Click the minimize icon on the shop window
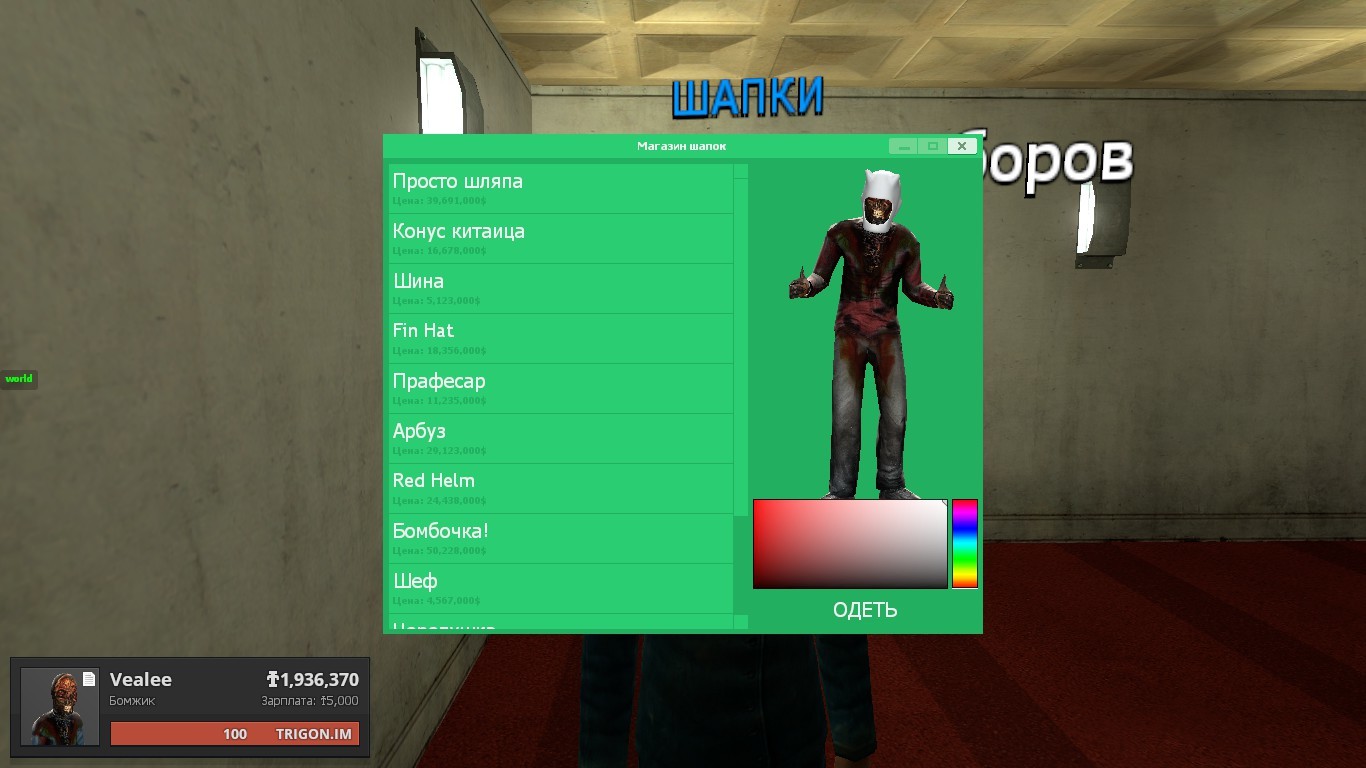This screenshot has height=768, width=1366. click(x=904, y=147)
